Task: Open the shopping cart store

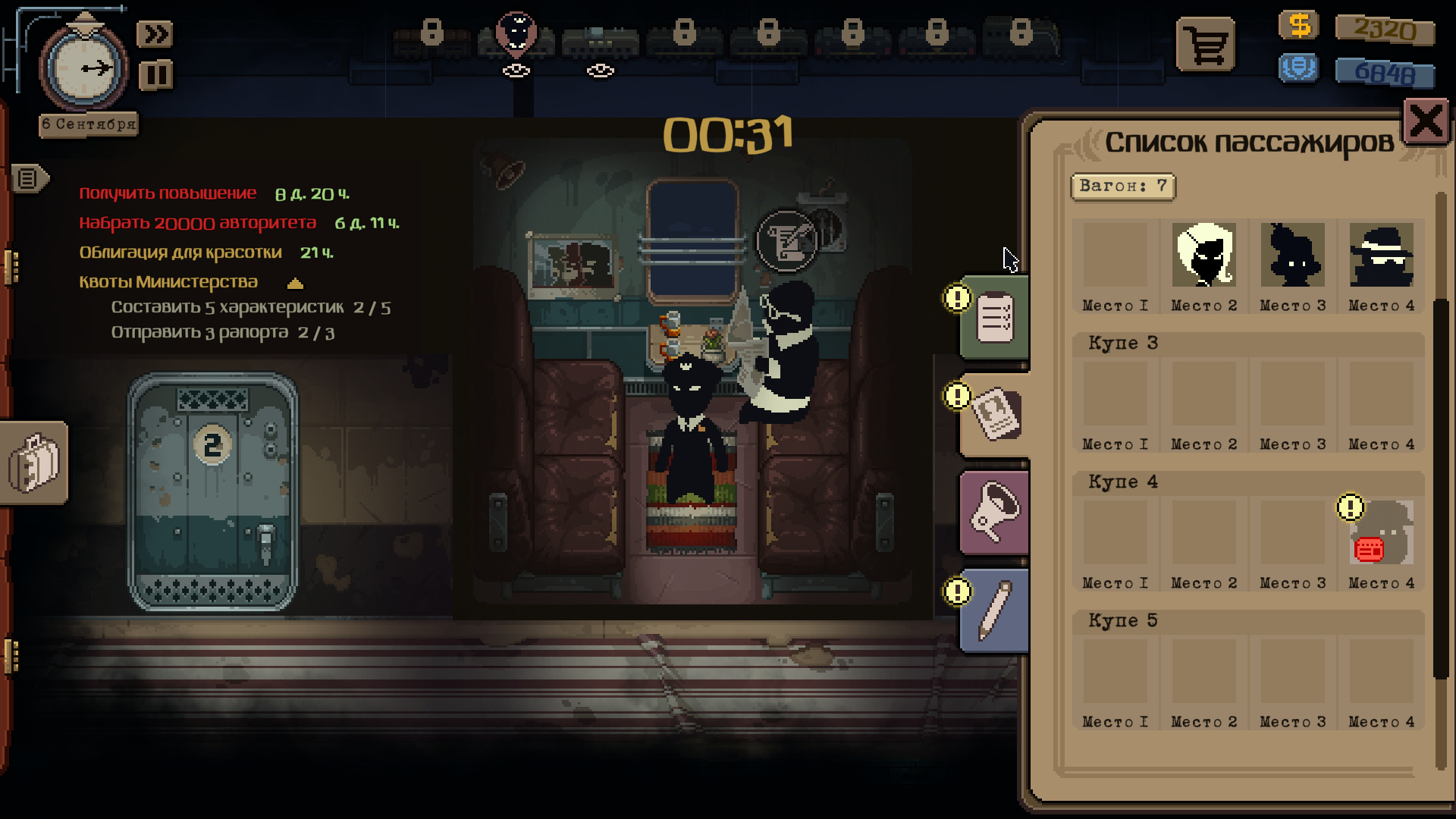Action: [x=1205, y=45]
